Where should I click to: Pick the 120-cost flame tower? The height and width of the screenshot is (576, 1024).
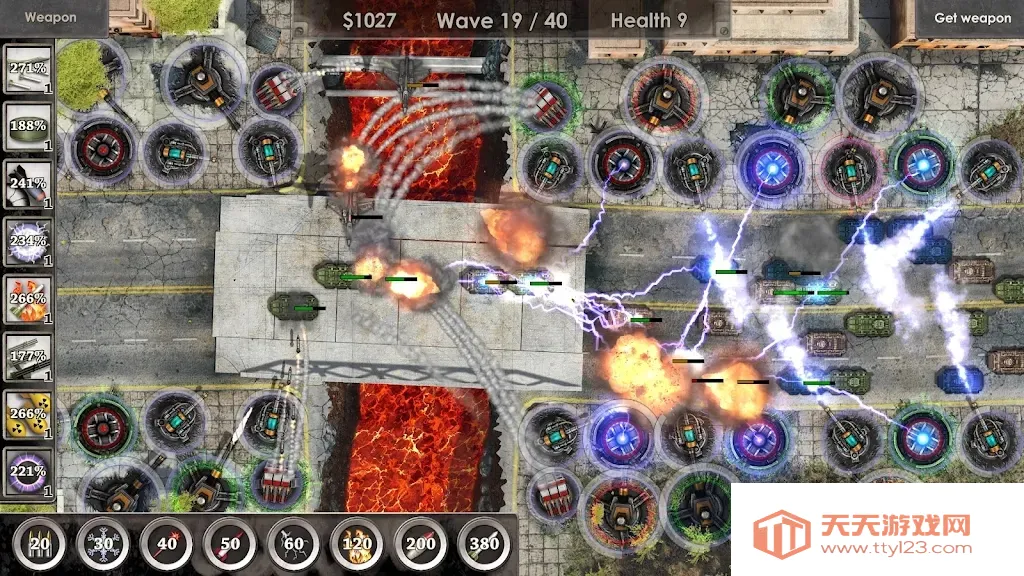356,544
